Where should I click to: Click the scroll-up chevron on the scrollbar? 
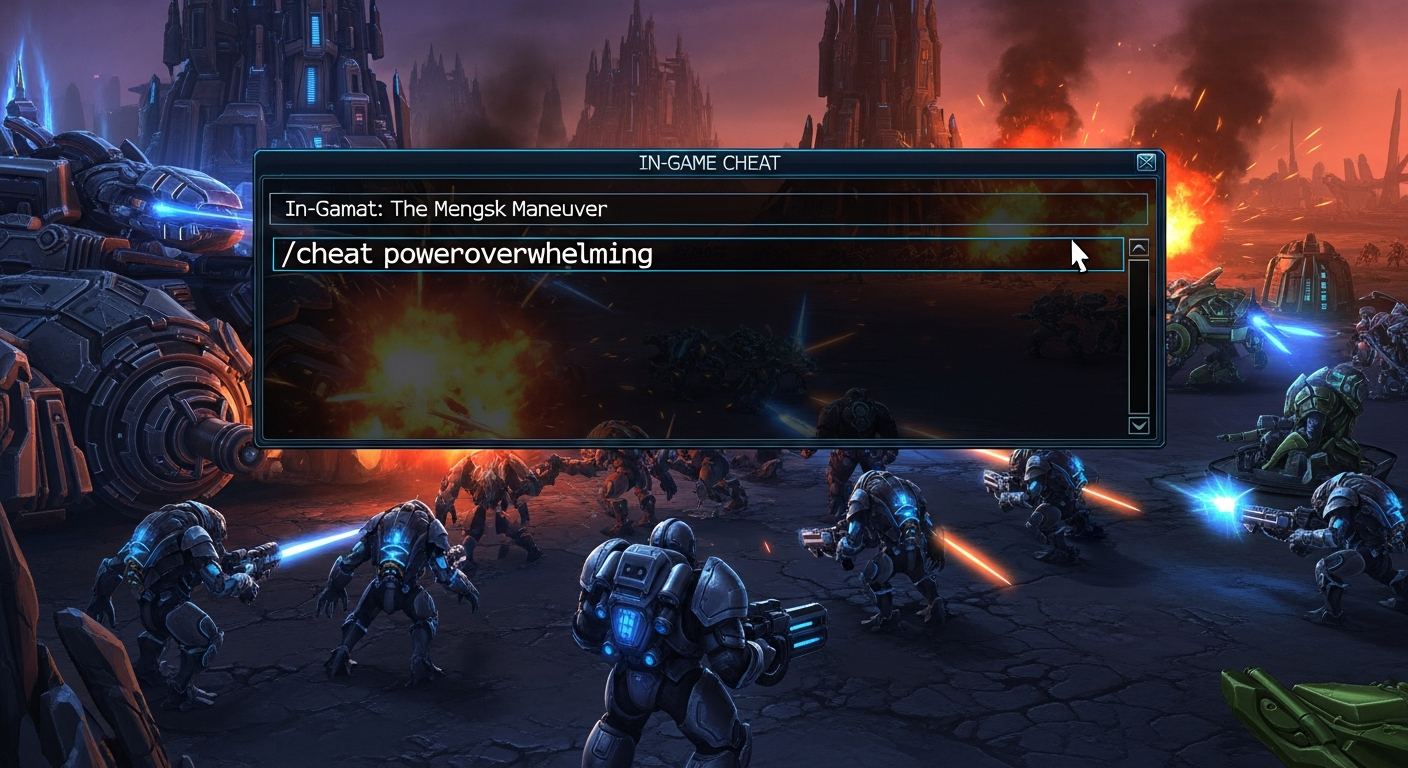click(x=1140, y=249)
